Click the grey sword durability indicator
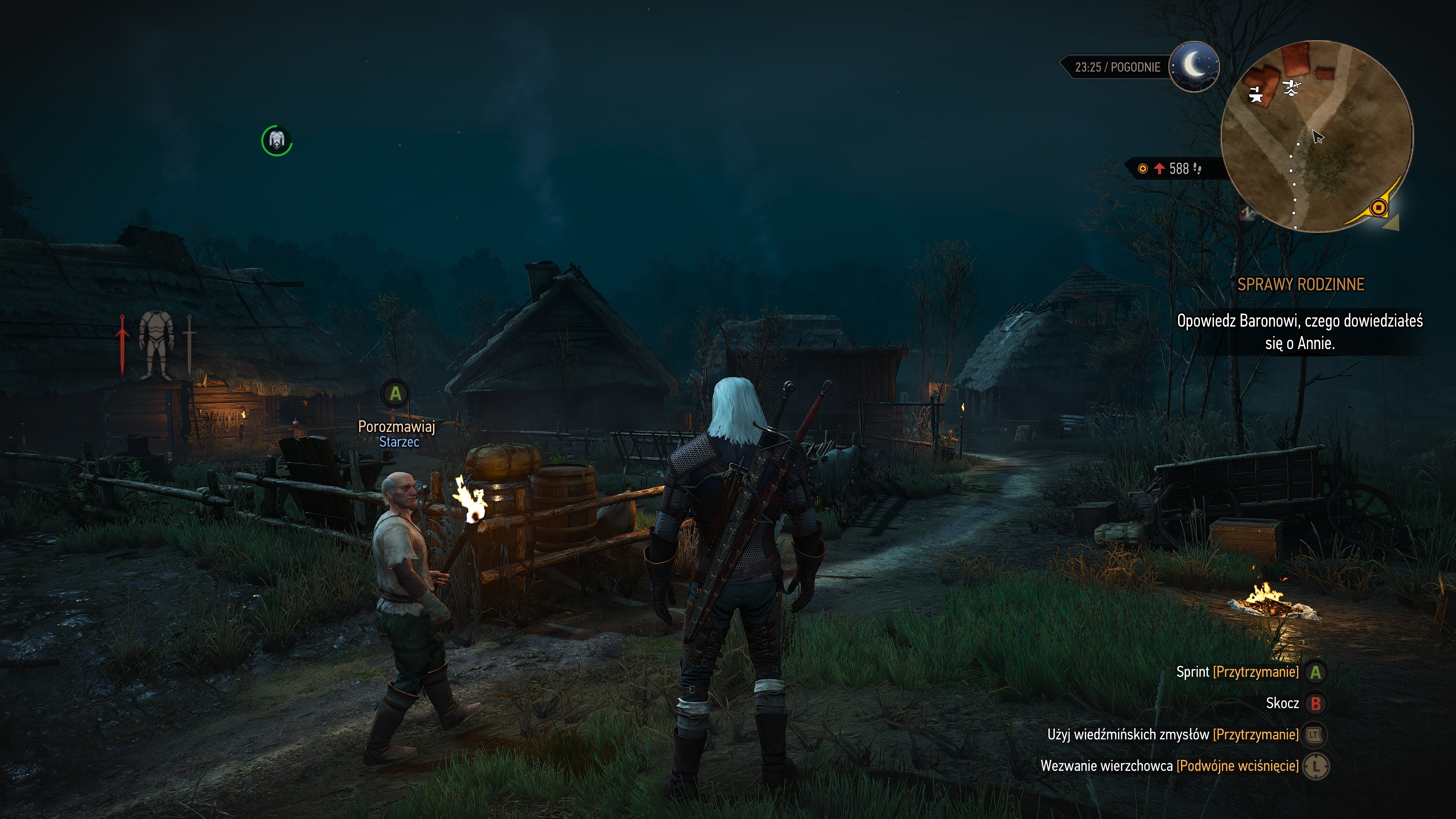 point(189,344)
